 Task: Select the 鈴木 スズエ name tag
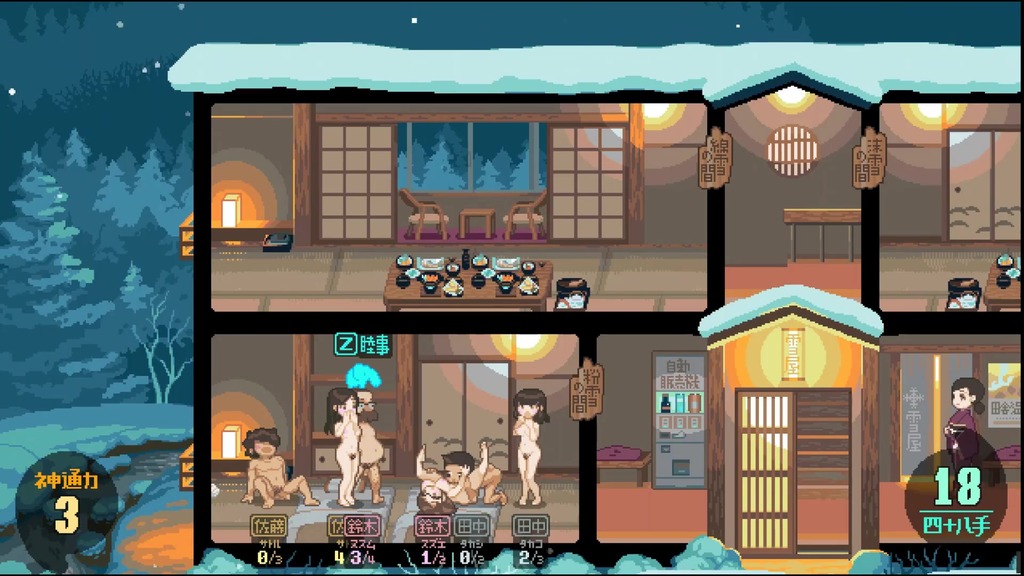coord(432,525)
